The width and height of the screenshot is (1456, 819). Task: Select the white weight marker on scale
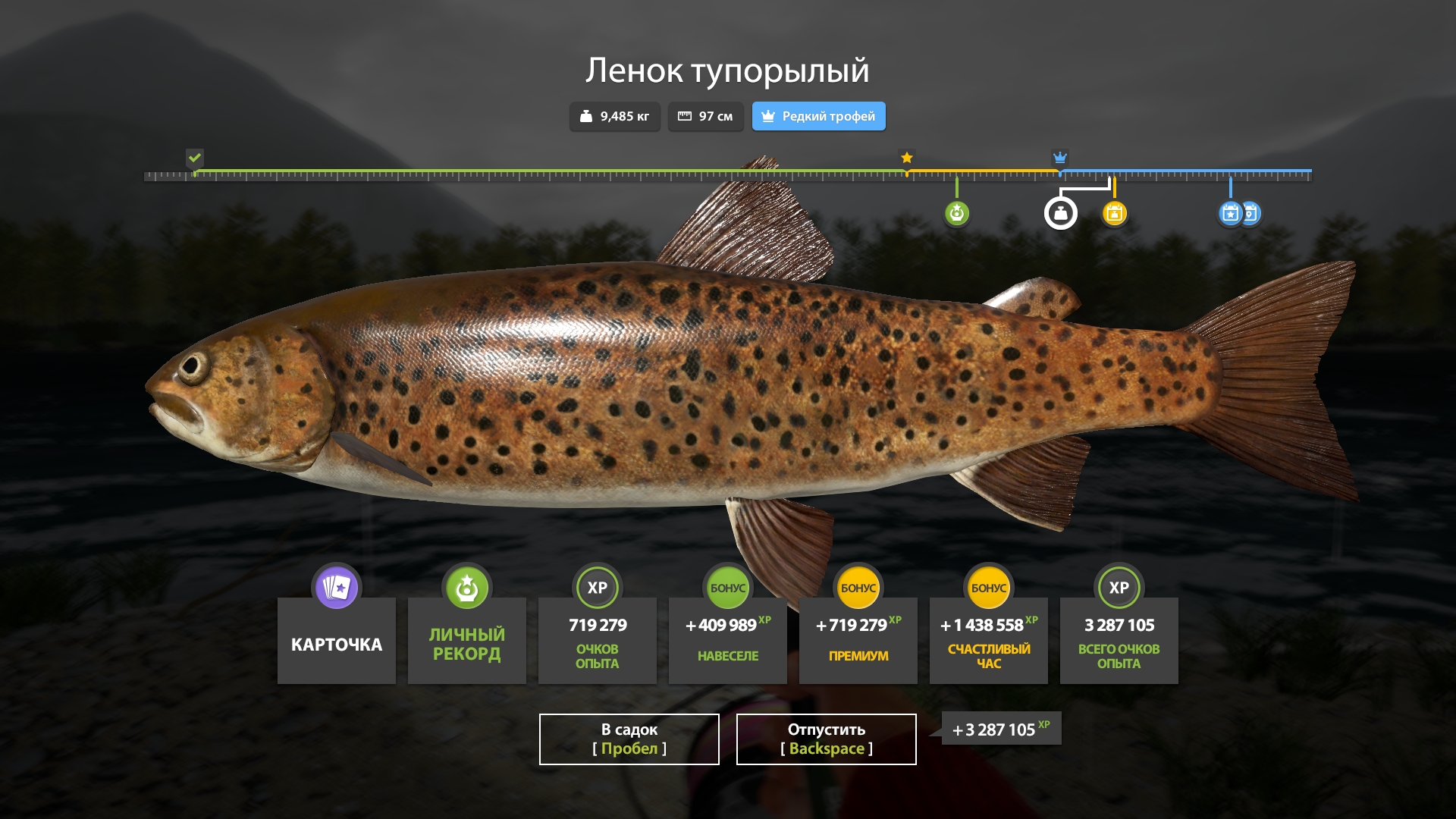(x=1060, y=213)
